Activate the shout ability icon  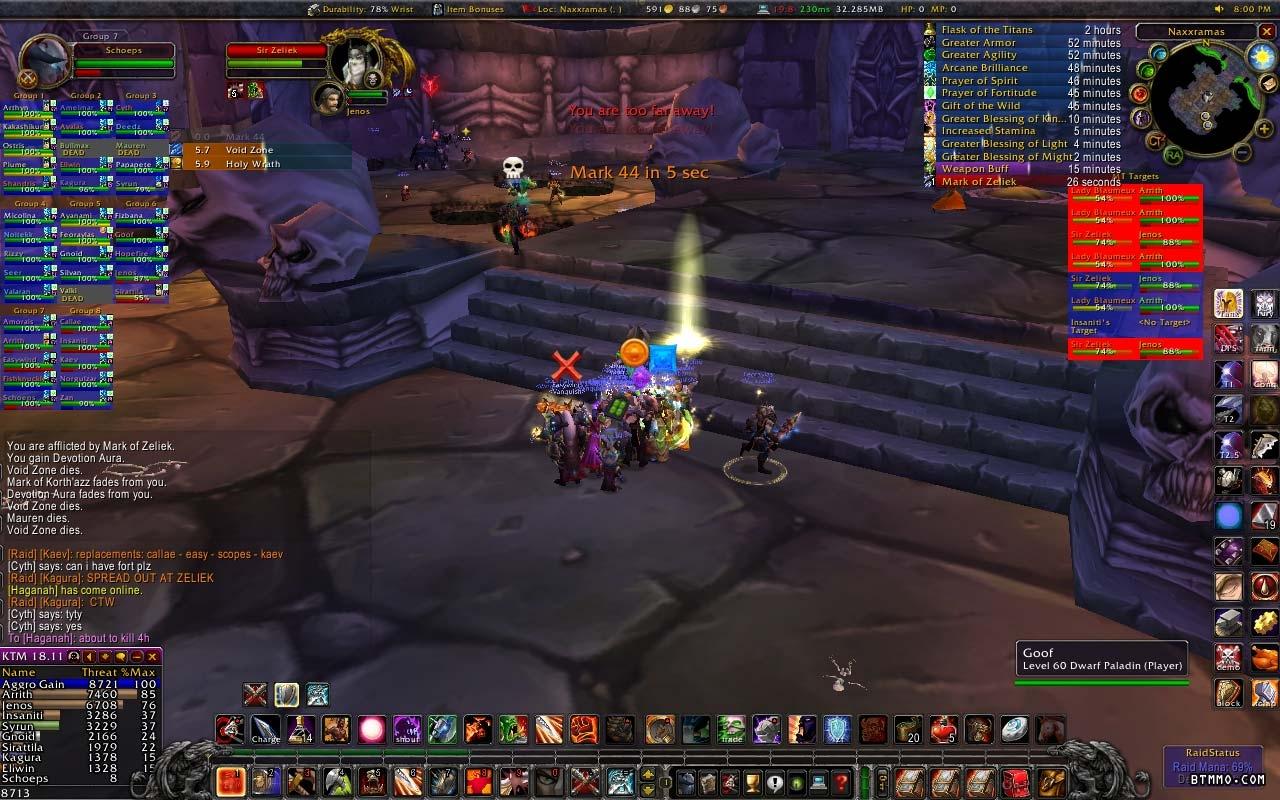407,729
